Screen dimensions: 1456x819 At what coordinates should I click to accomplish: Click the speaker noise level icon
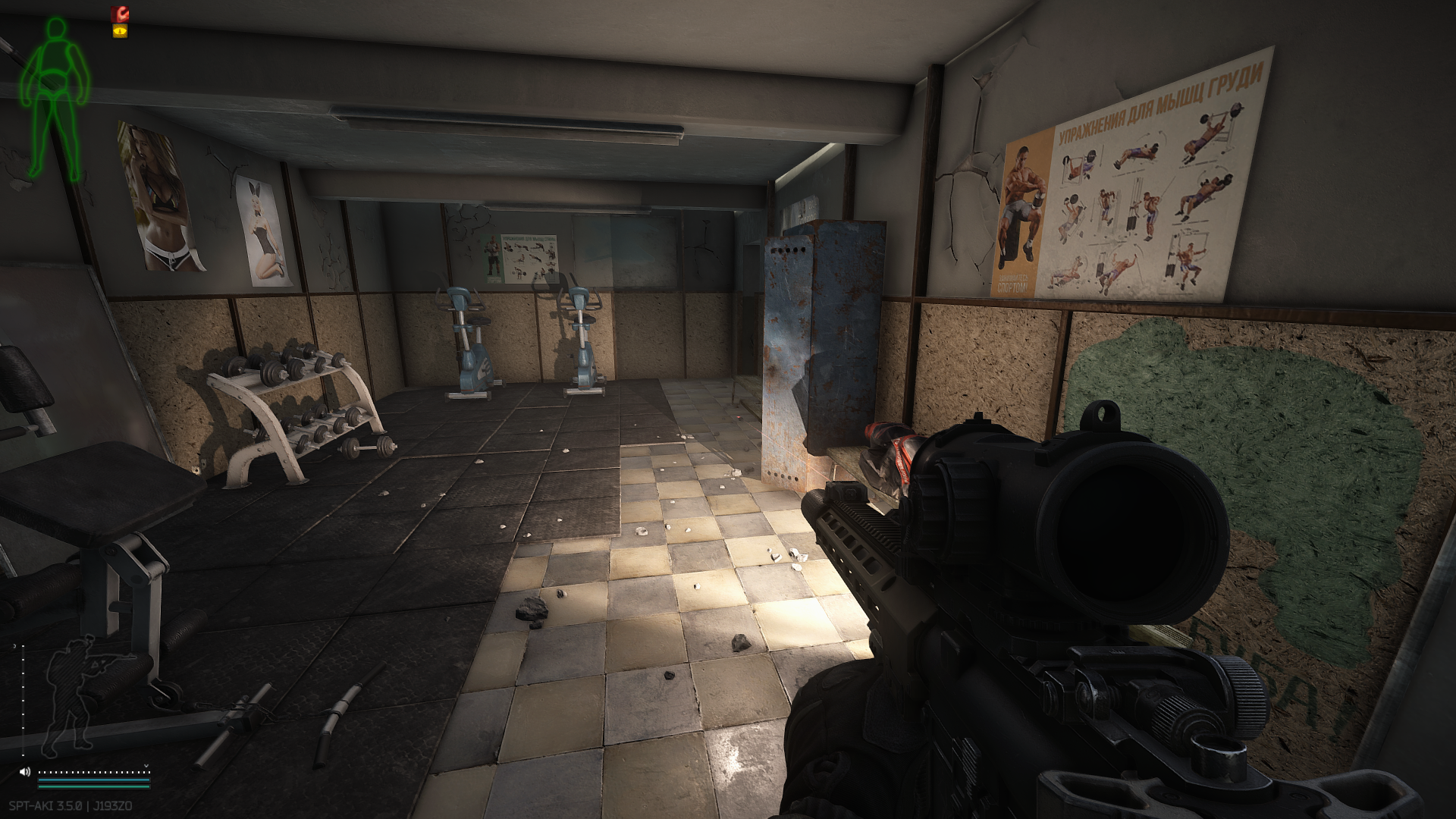pos(25,771)
